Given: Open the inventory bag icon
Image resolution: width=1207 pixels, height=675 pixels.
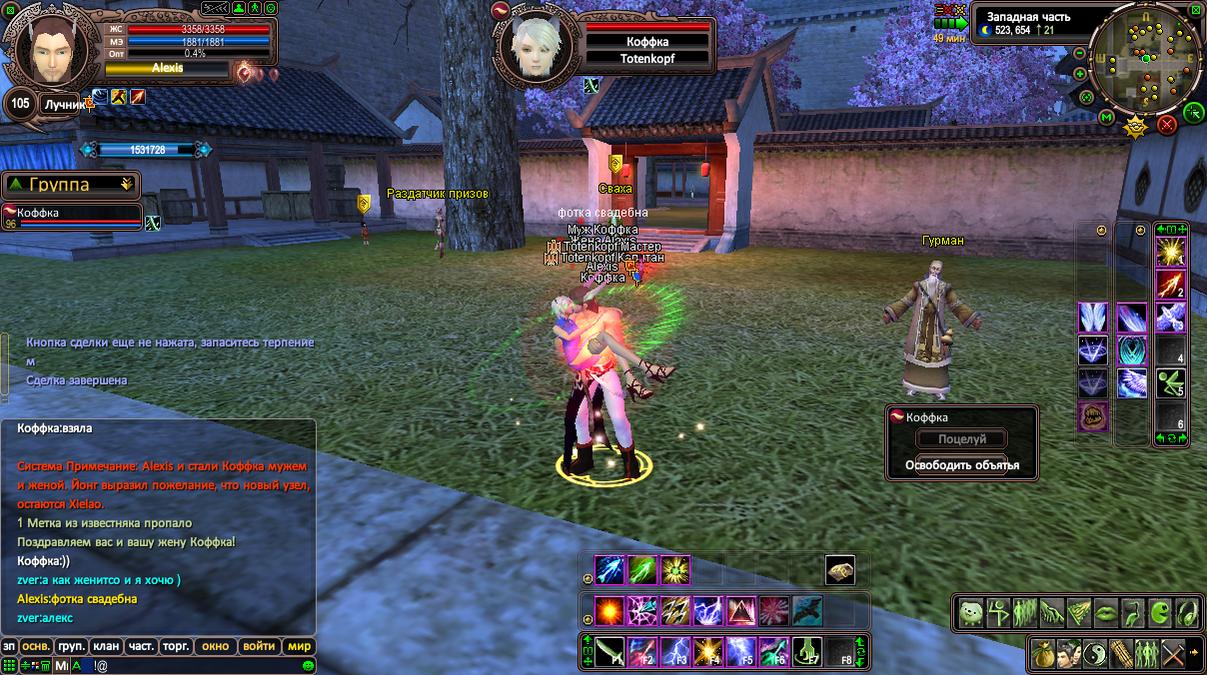Looking at the screenshot, I should (1043, 653).
